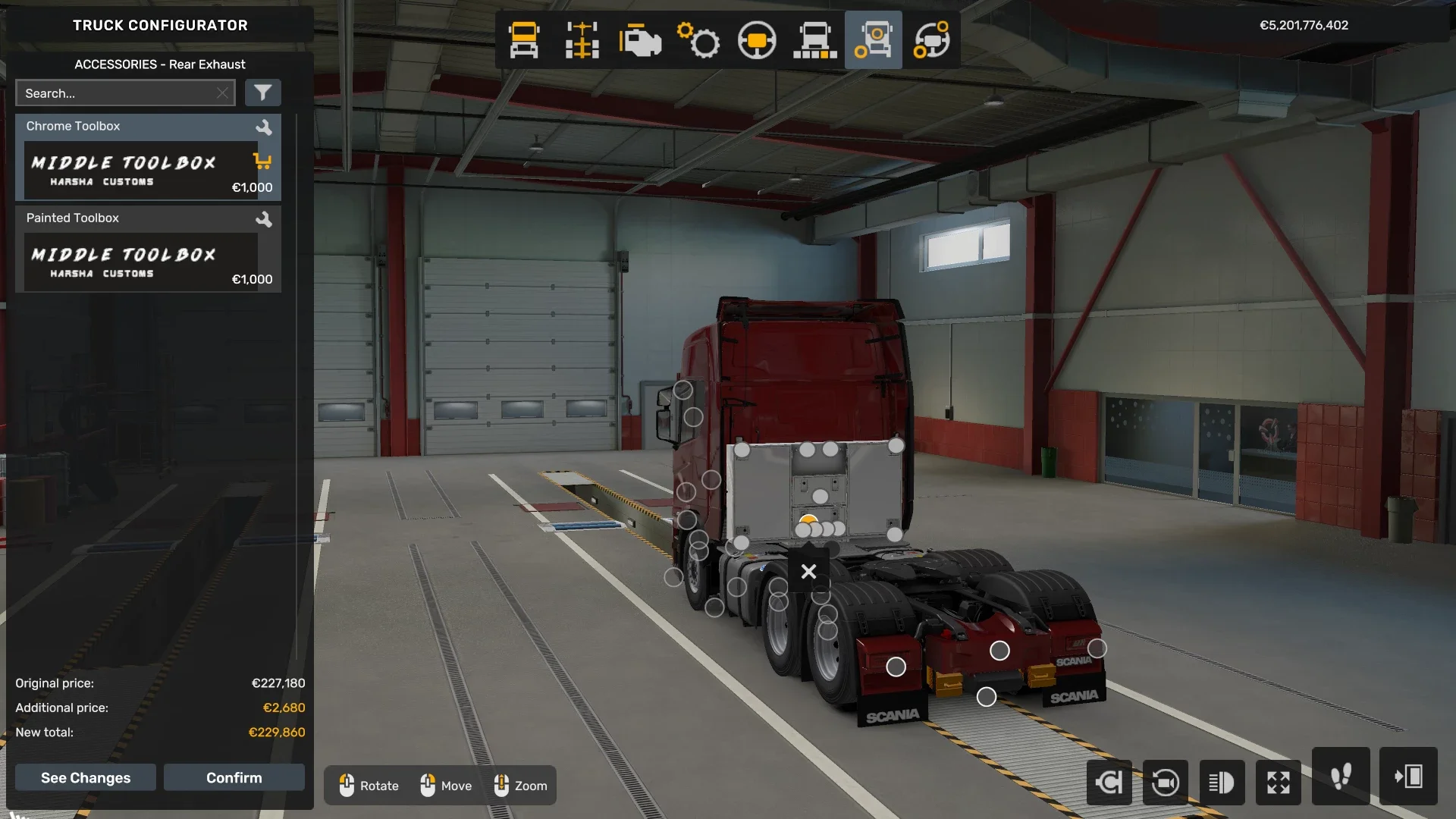Select the Chrome Toolbox cart icon

pyautogui.click(x=262, y=162)
